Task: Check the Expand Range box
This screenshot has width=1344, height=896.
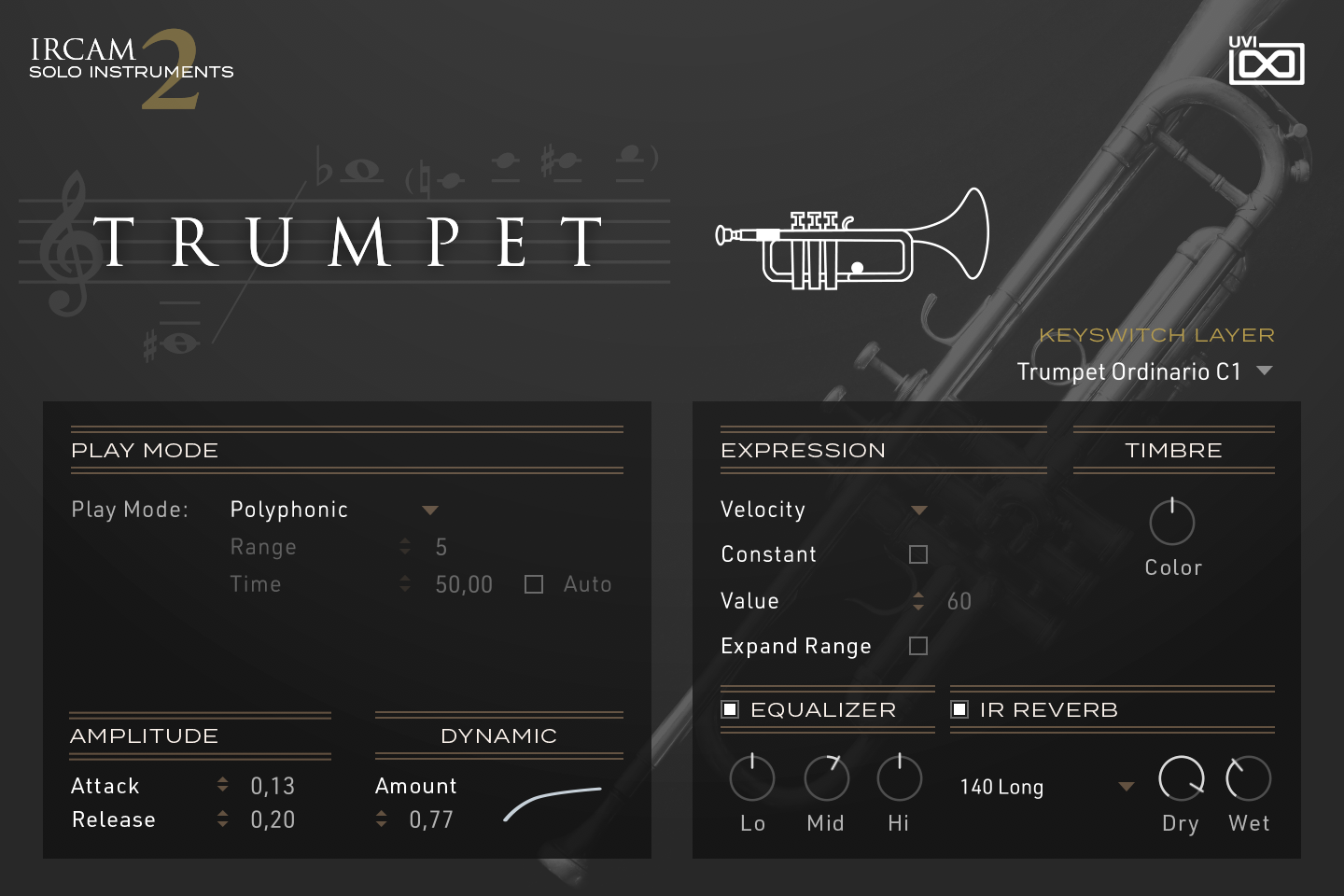Action: coord(918,645)
